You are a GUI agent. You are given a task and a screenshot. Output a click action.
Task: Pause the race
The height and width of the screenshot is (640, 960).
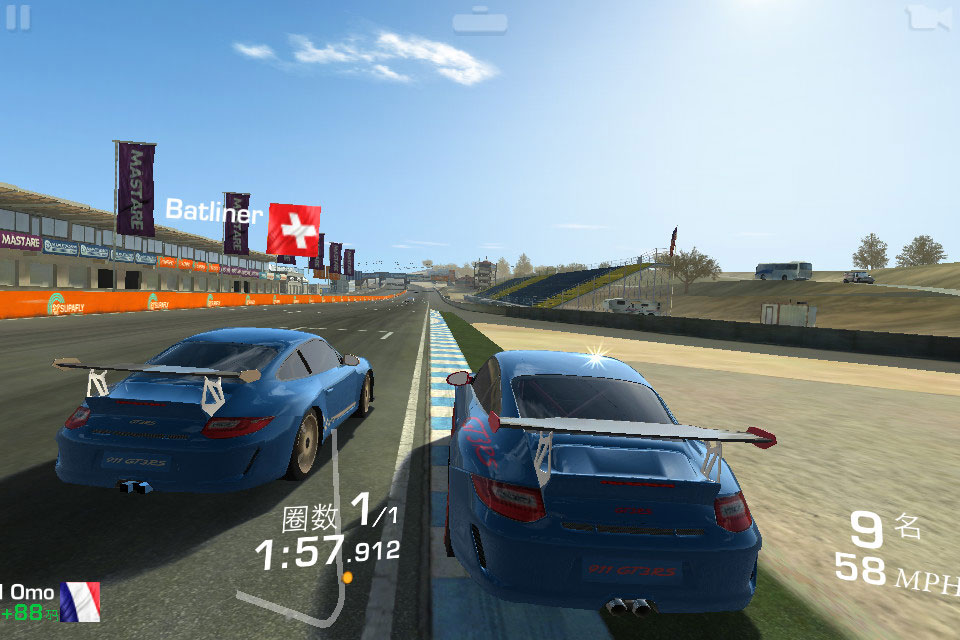[18, 17]
